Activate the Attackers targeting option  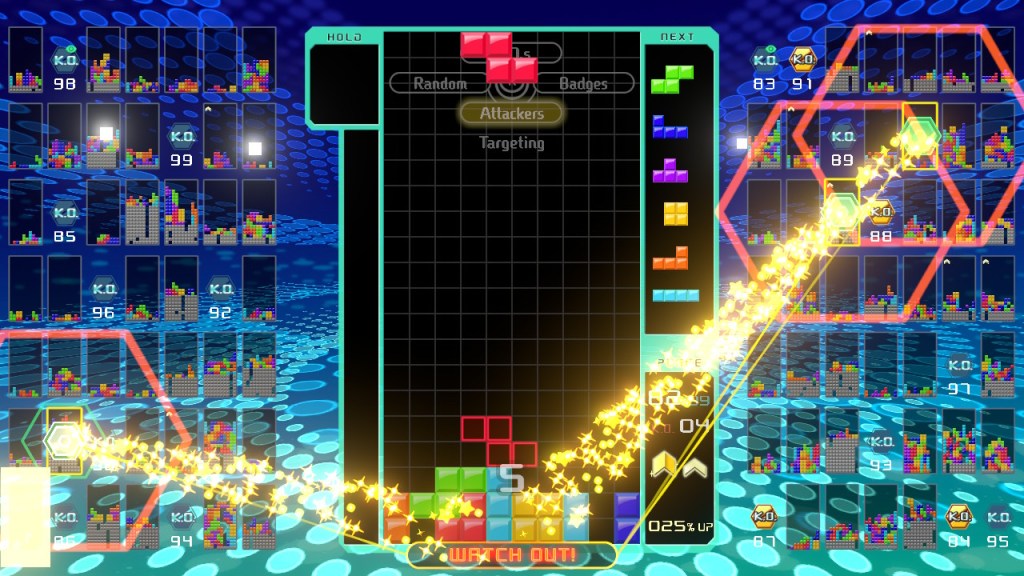coord(511,113)
